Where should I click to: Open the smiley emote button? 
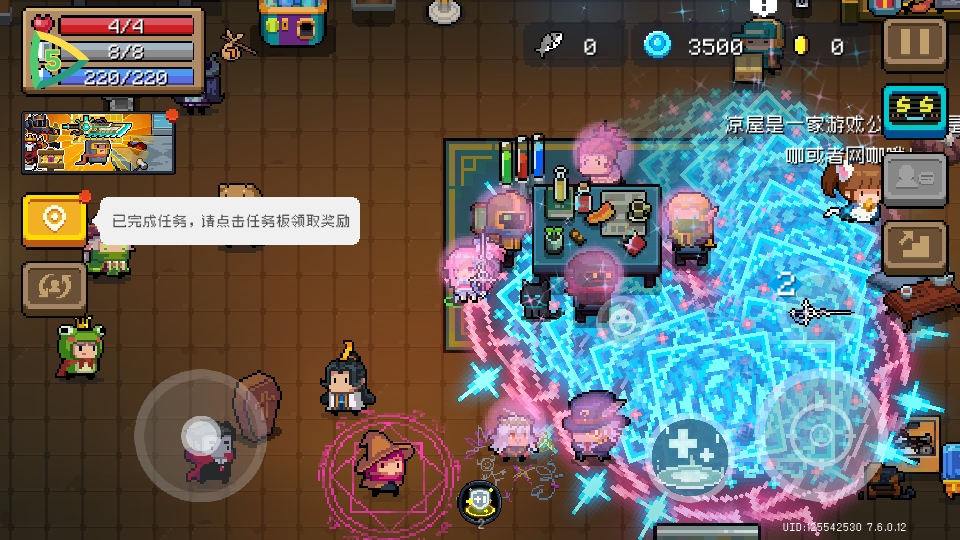click(622, 319)
